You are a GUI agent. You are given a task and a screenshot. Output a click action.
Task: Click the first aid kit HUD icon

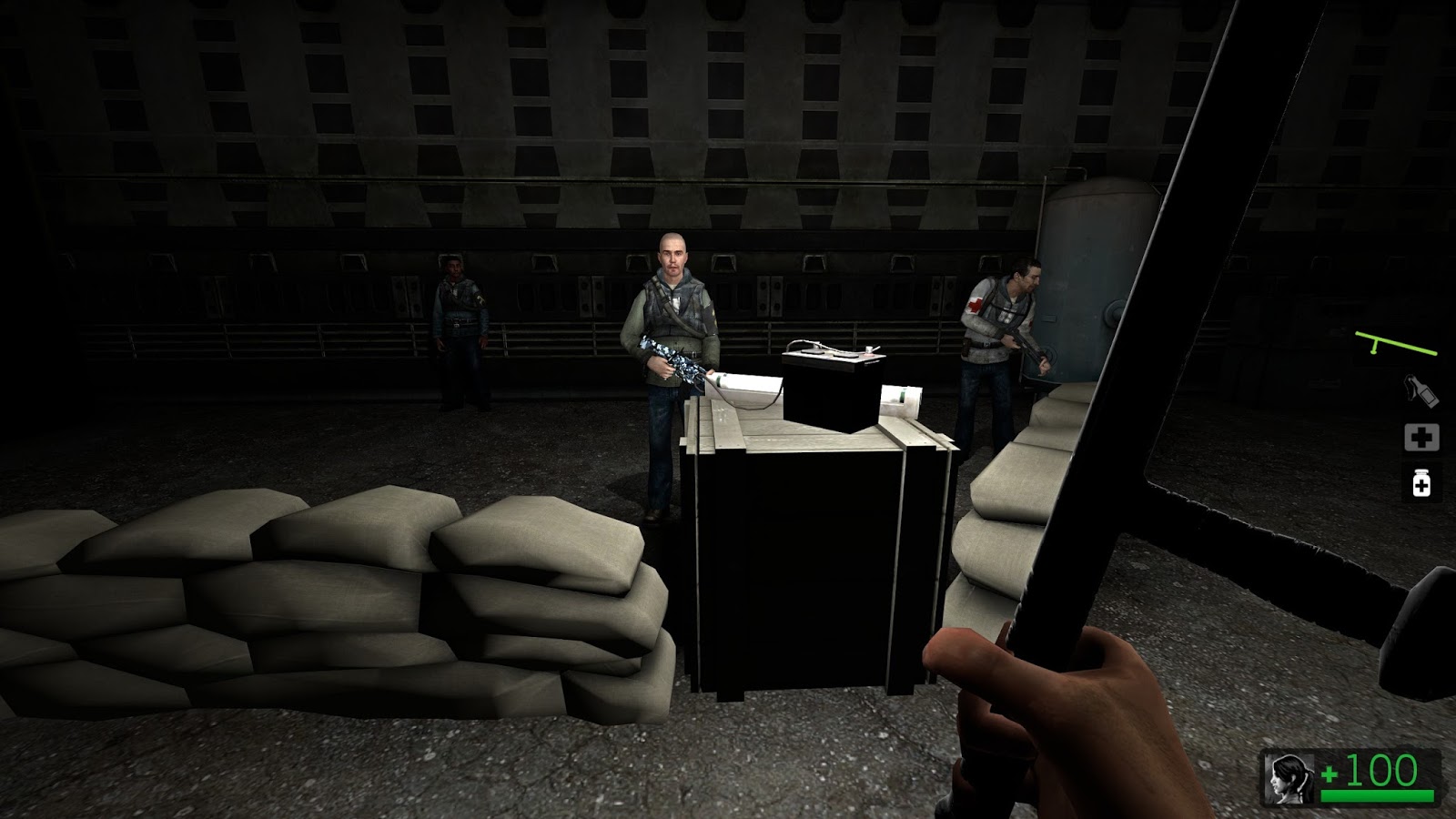tap(1422, 439)
